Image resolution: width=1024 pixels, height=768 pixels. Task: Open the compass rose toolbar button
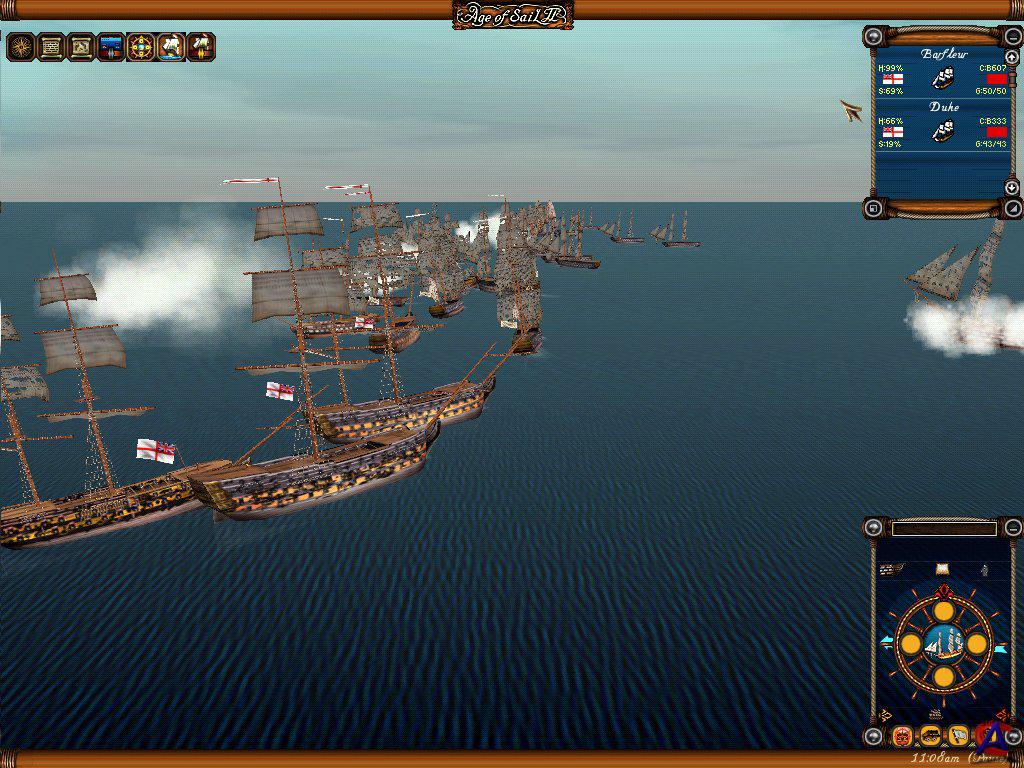pyautogui.click(x=21, y=46)
